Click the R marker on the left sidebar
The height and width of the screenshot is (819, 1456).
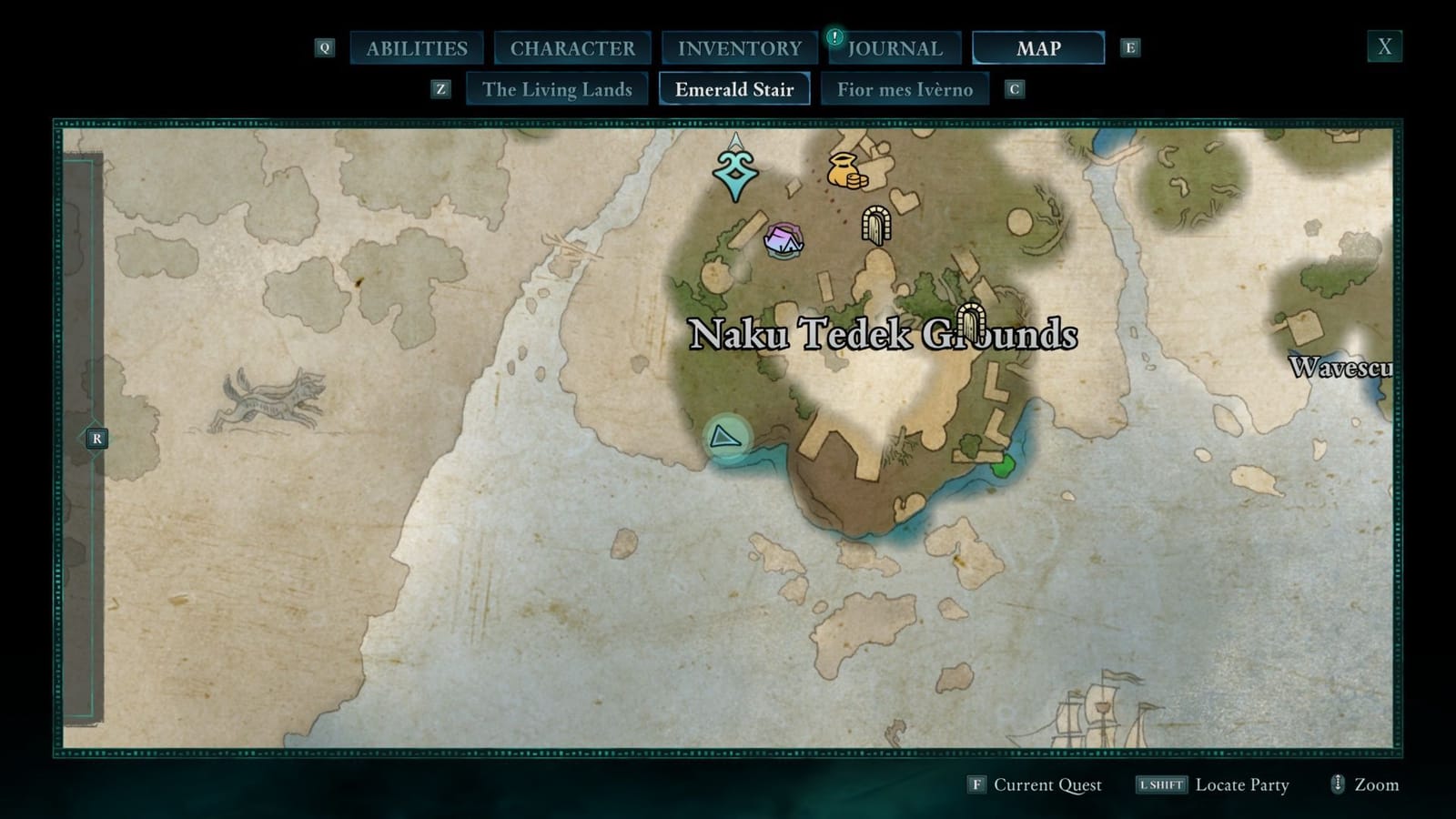pos(96,438)
